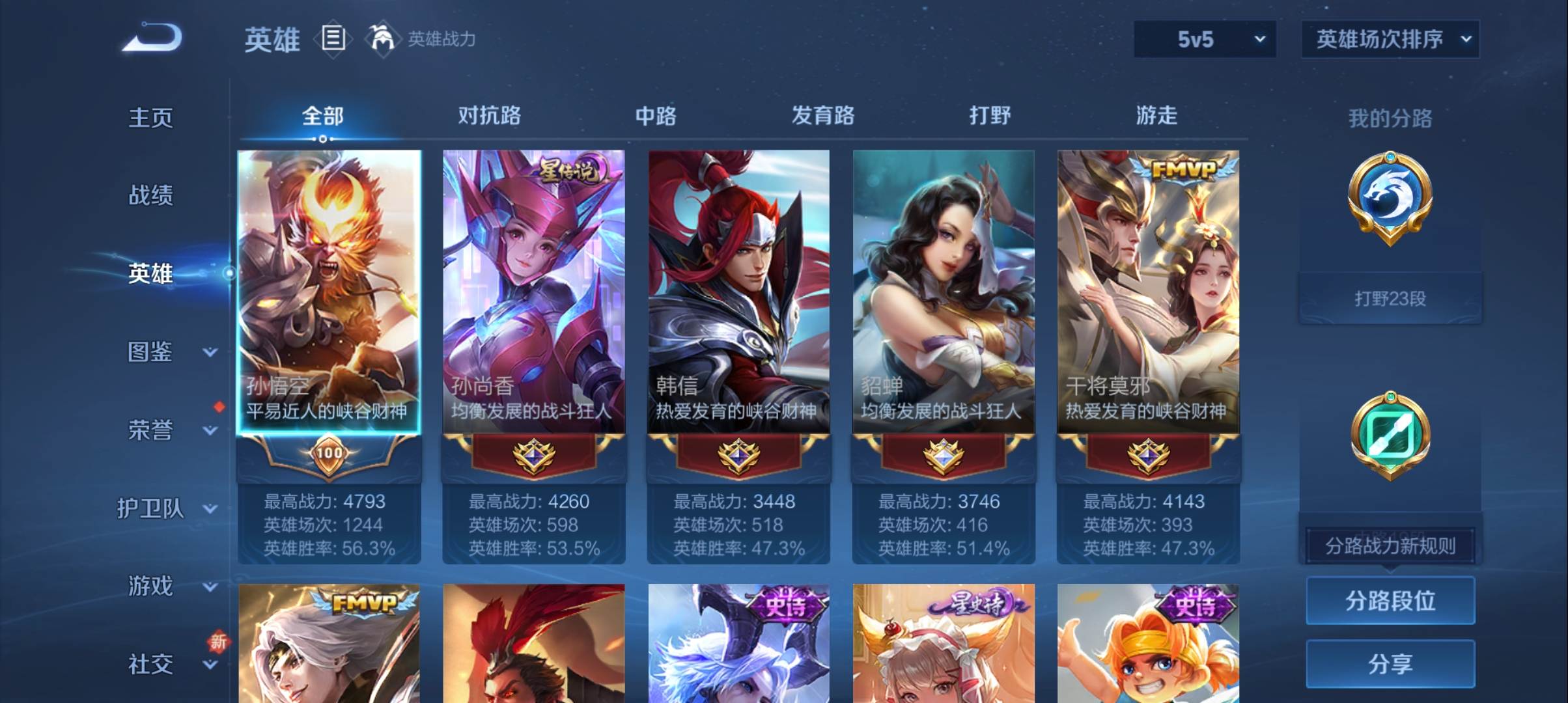This screenshot has width=1568, height=703.
Task: Click the 分路战力新规则 notice
Action: 1390,546
